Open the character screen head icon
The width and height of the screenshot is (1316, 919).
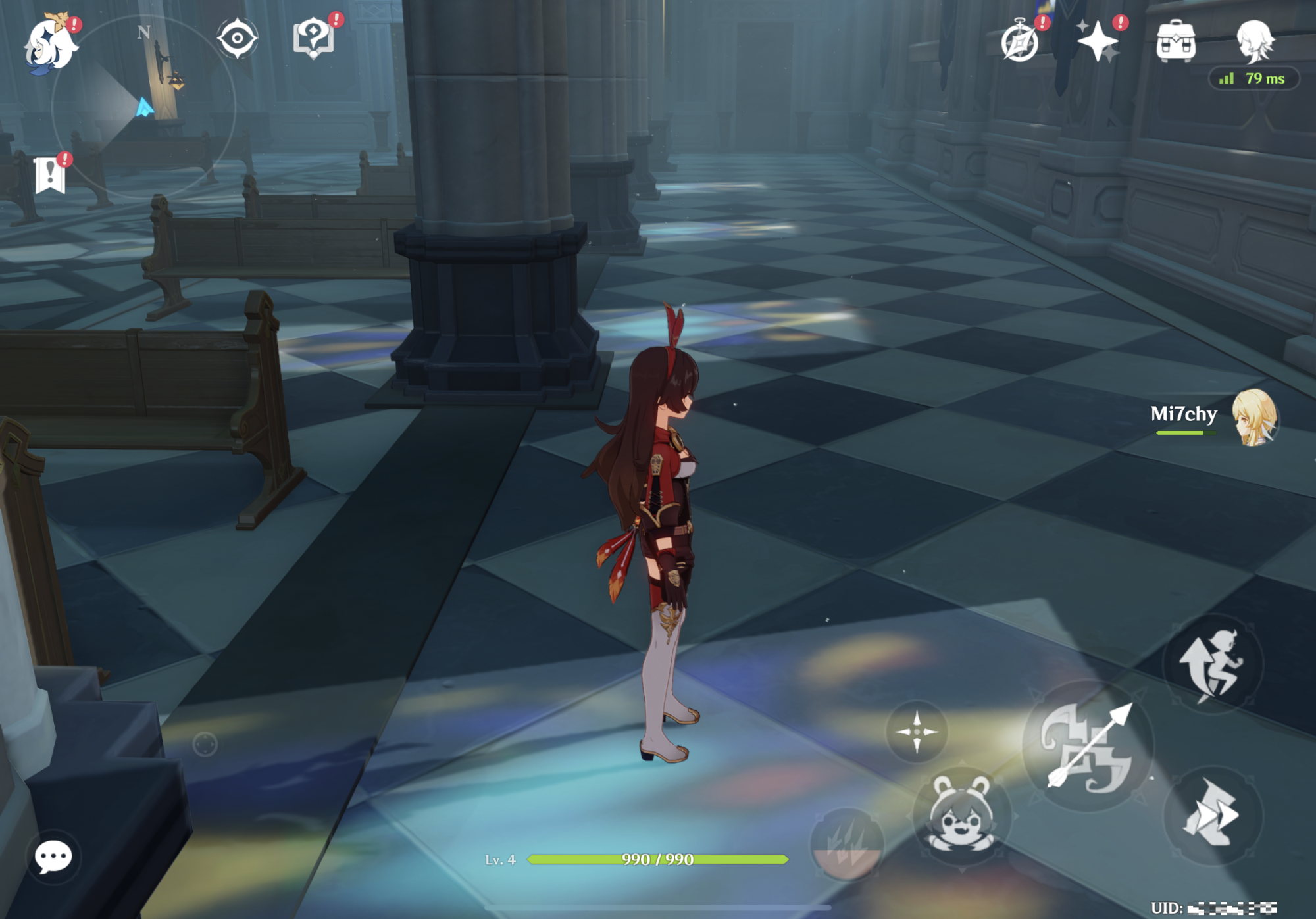[x=1255, y=41]
